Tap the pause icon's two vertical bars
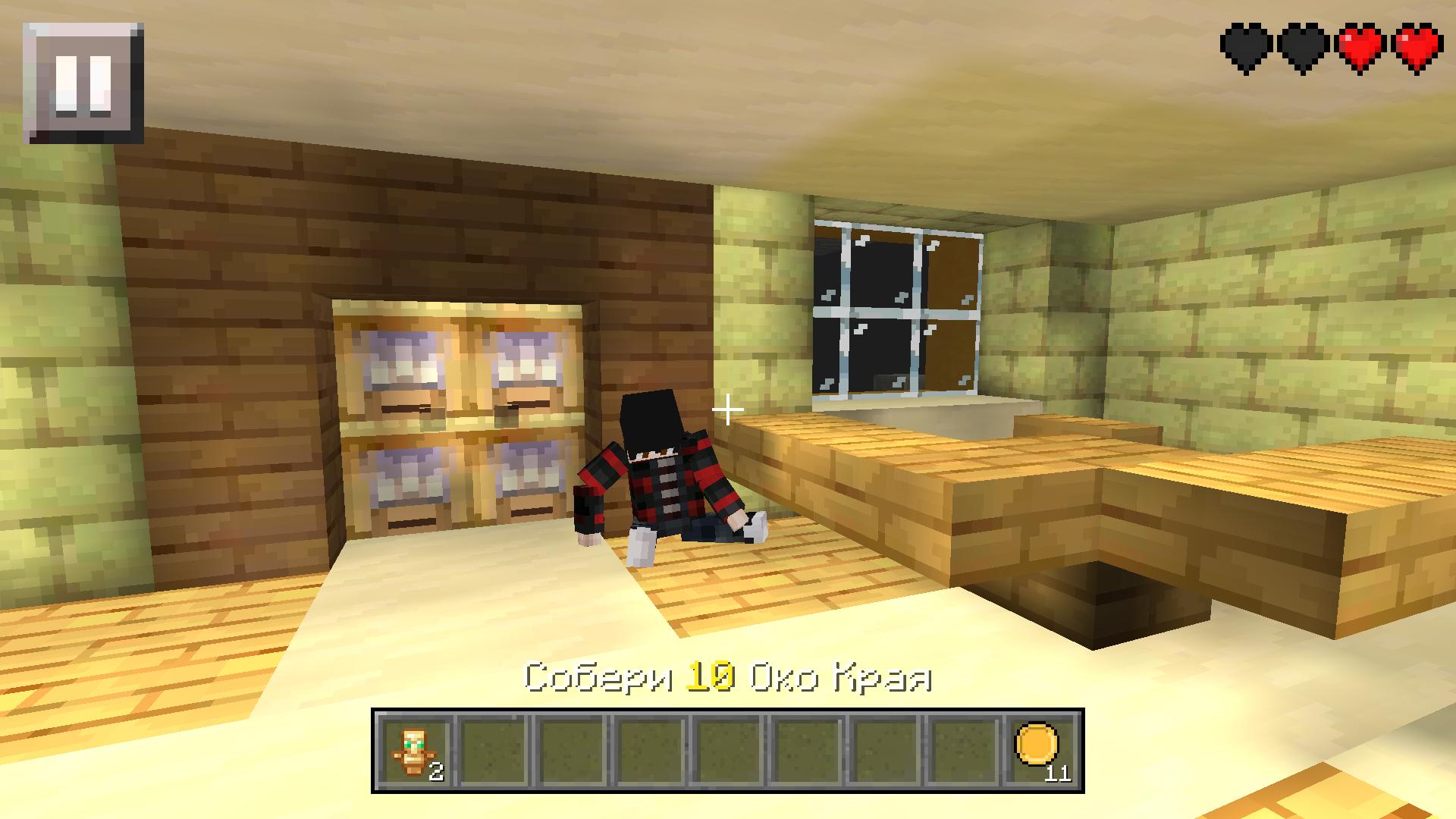 (x=82, y=83)
